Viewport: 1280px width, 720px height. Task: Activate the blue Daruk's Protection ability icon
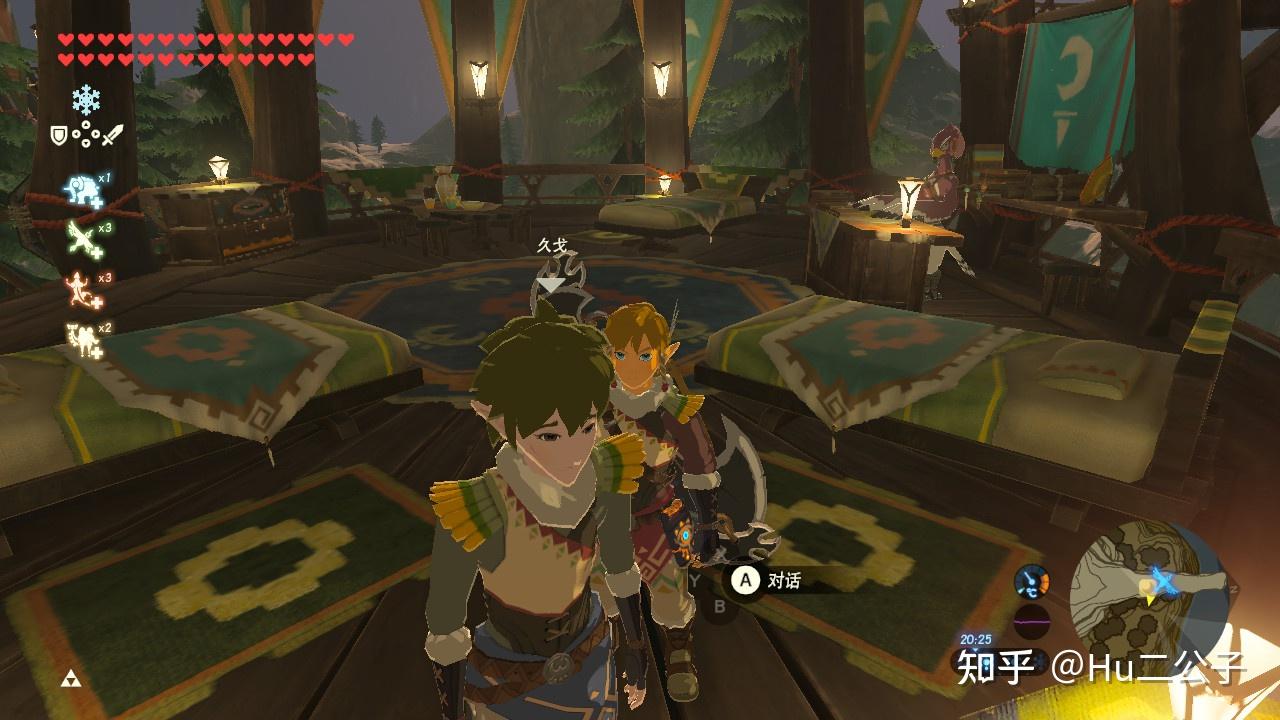83,188
